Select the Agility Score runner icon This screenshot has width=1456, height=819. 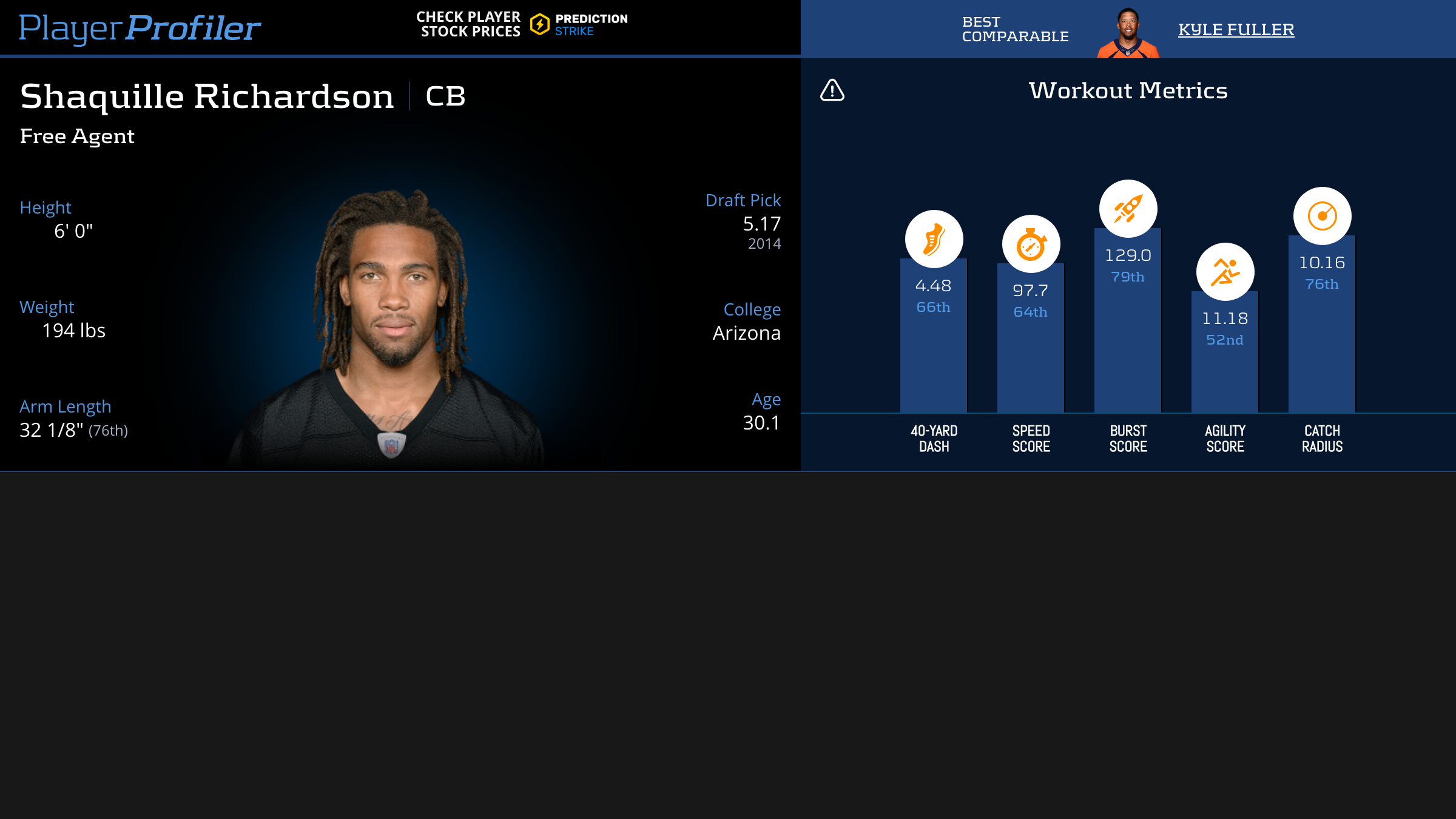1225,272
